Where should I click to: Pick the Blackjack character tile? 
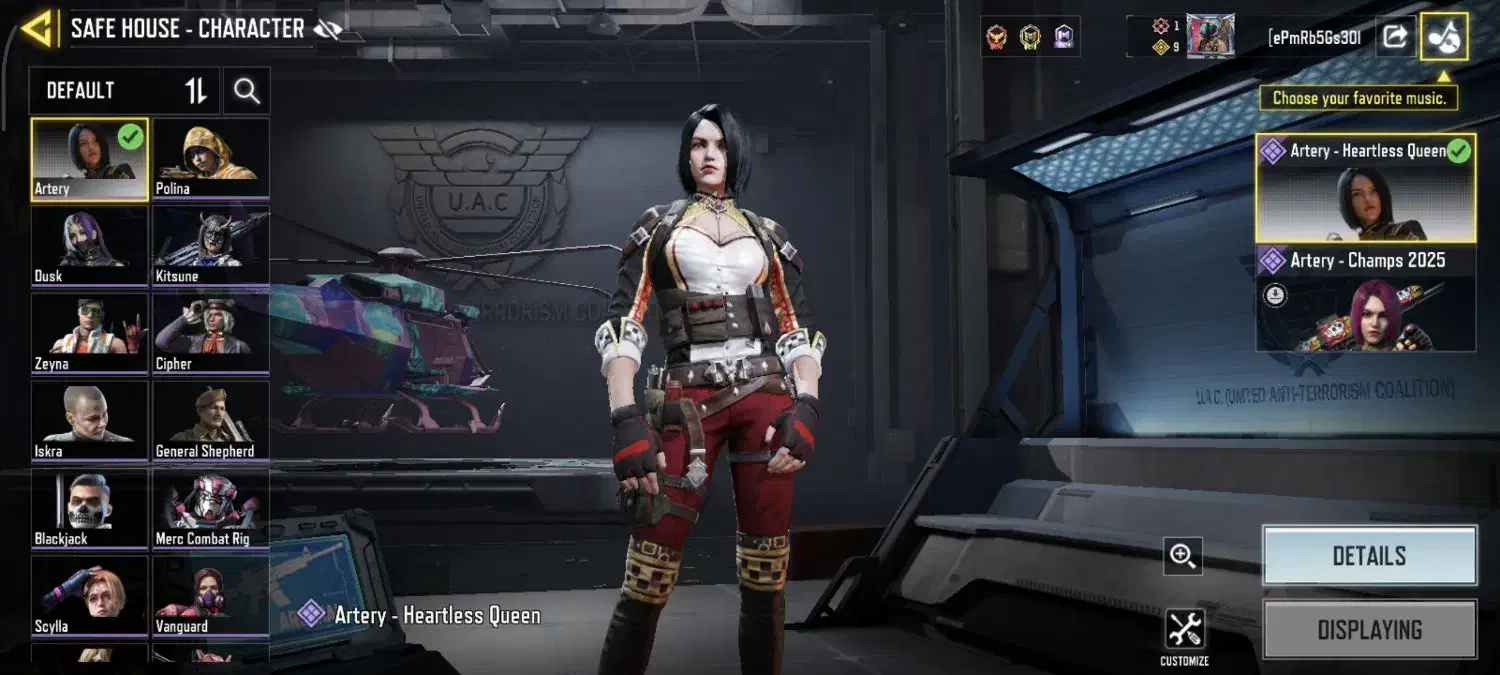89,509
